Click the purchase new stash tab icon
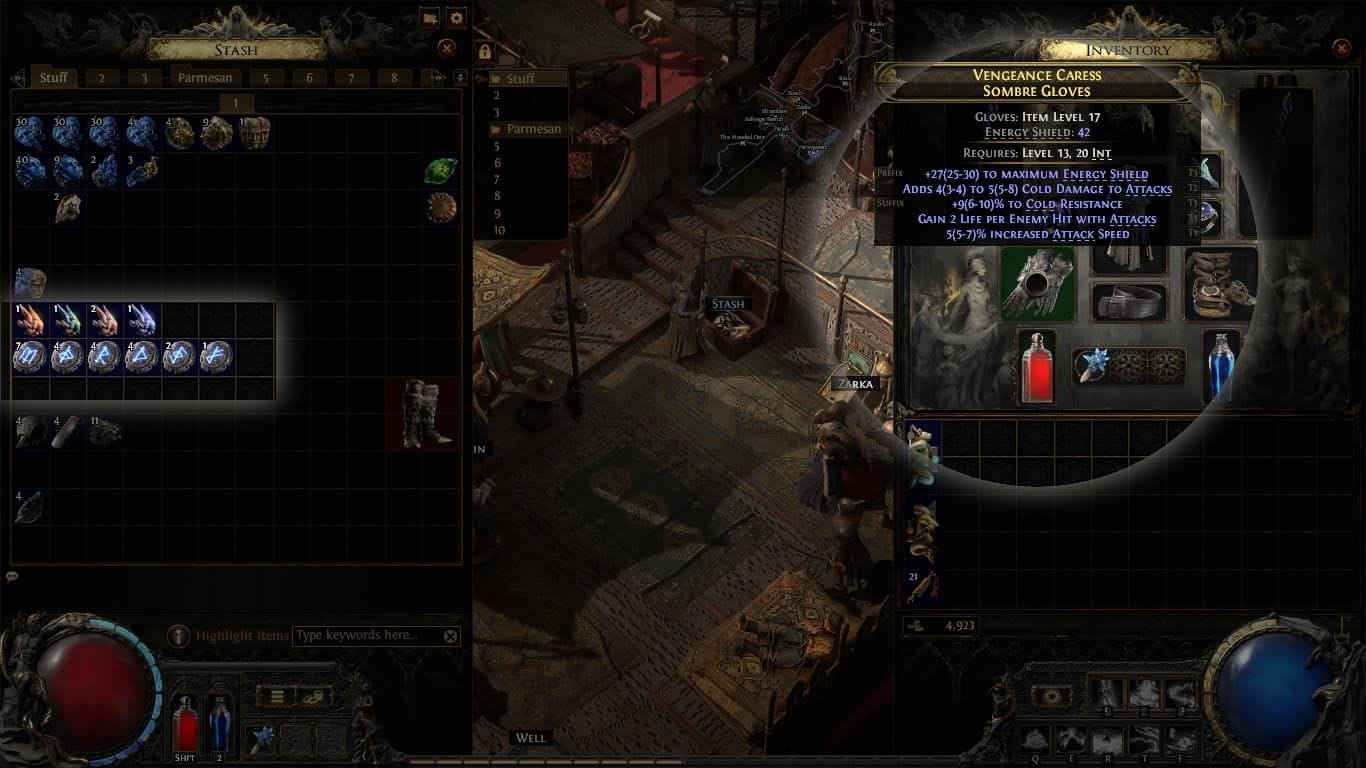This screenshot has width=1366, height=768. point(431,17)
